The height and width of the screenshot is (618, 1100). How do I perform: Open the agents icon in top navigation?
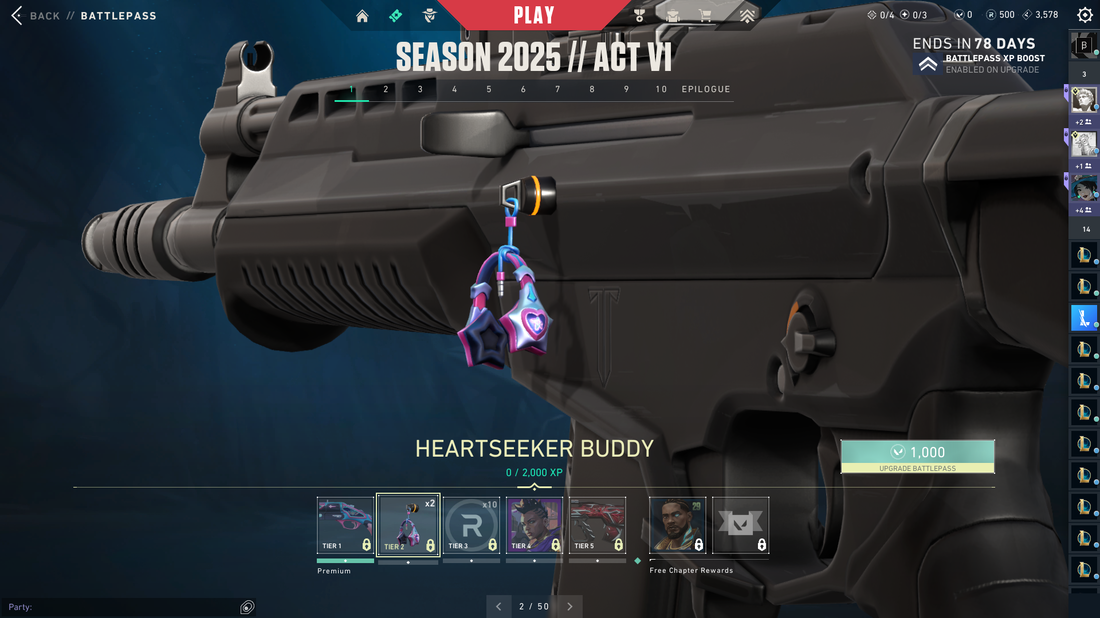click(x=429, y=16)
